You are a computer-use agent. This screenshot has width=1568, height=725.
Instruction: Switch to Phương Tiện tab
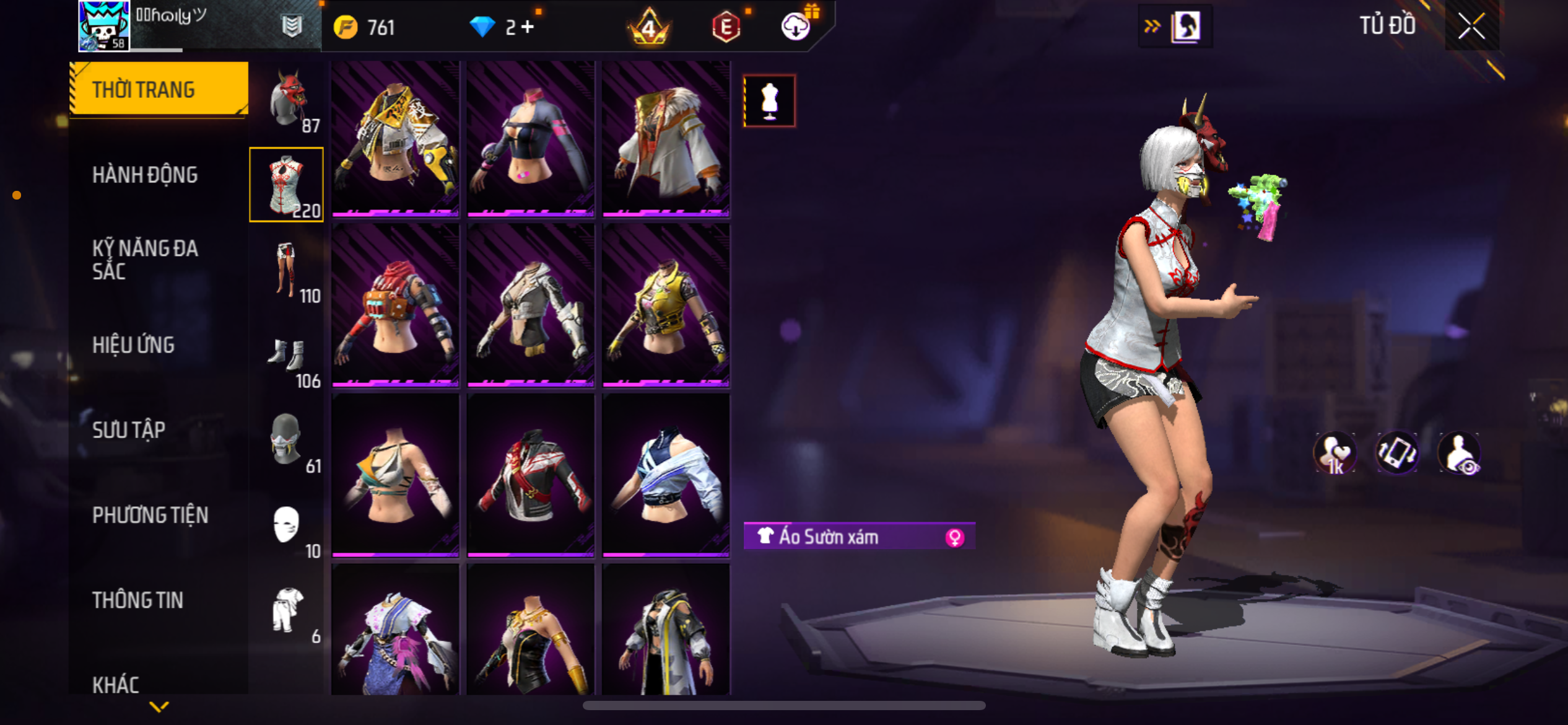pos(150,515)
